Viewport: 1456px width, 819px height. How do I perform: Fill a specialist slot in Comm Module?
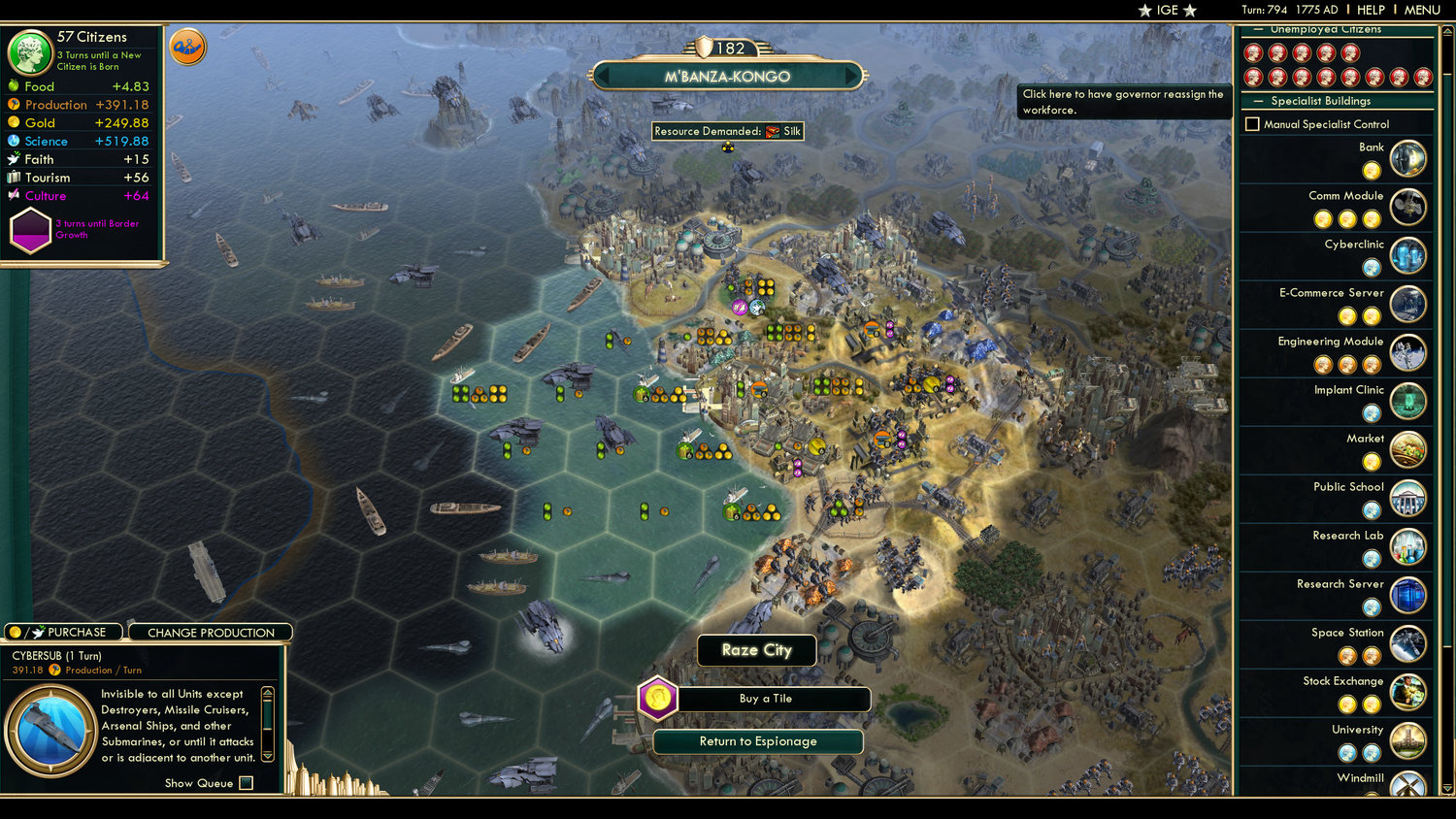tap(1322, 219)
